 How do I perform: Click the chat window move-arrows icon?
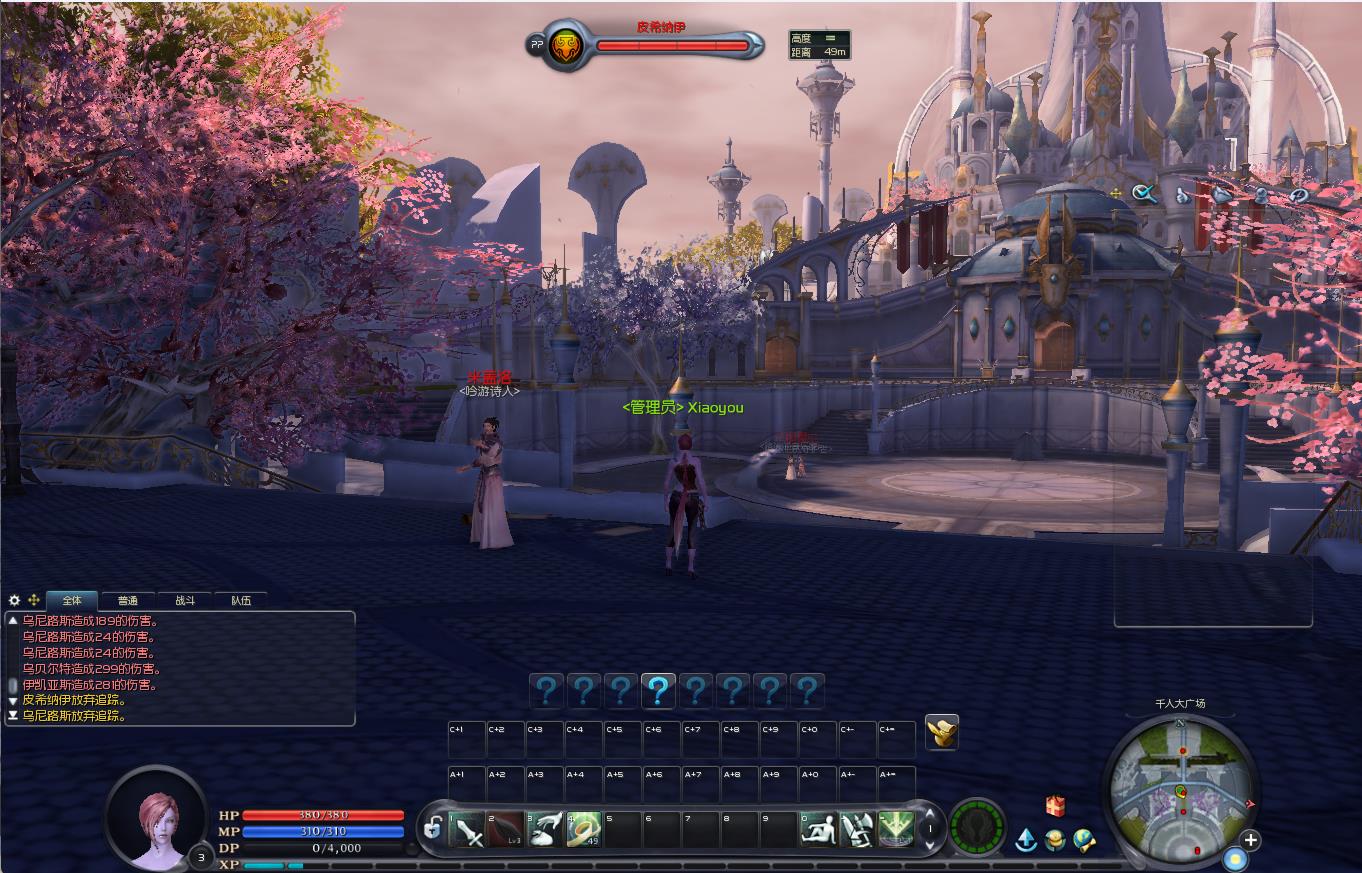click(34, 601)
